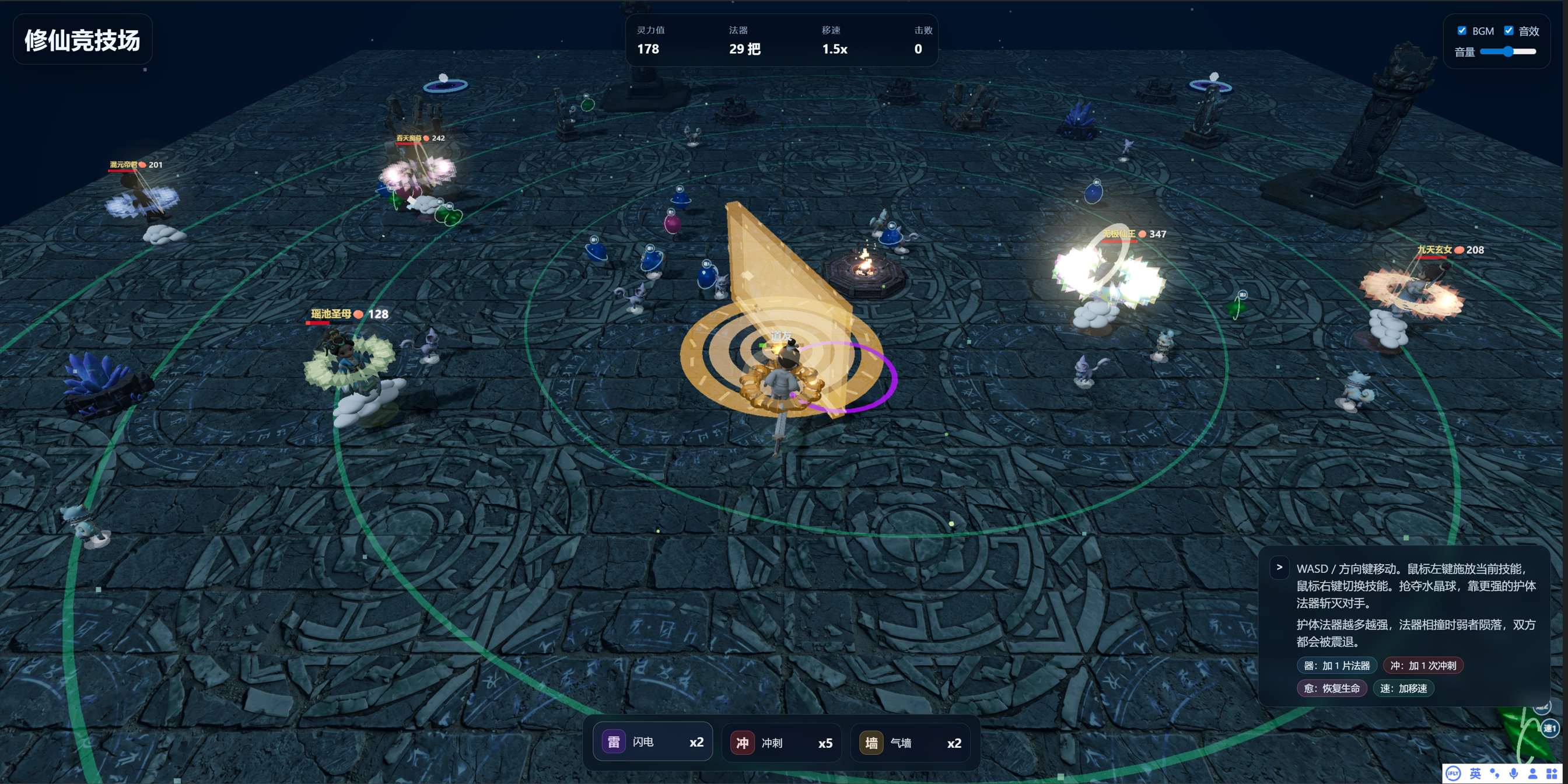1568x784 pixels.
Task: Click the input method microphone icon
Action: click(x=1513, y=773)
